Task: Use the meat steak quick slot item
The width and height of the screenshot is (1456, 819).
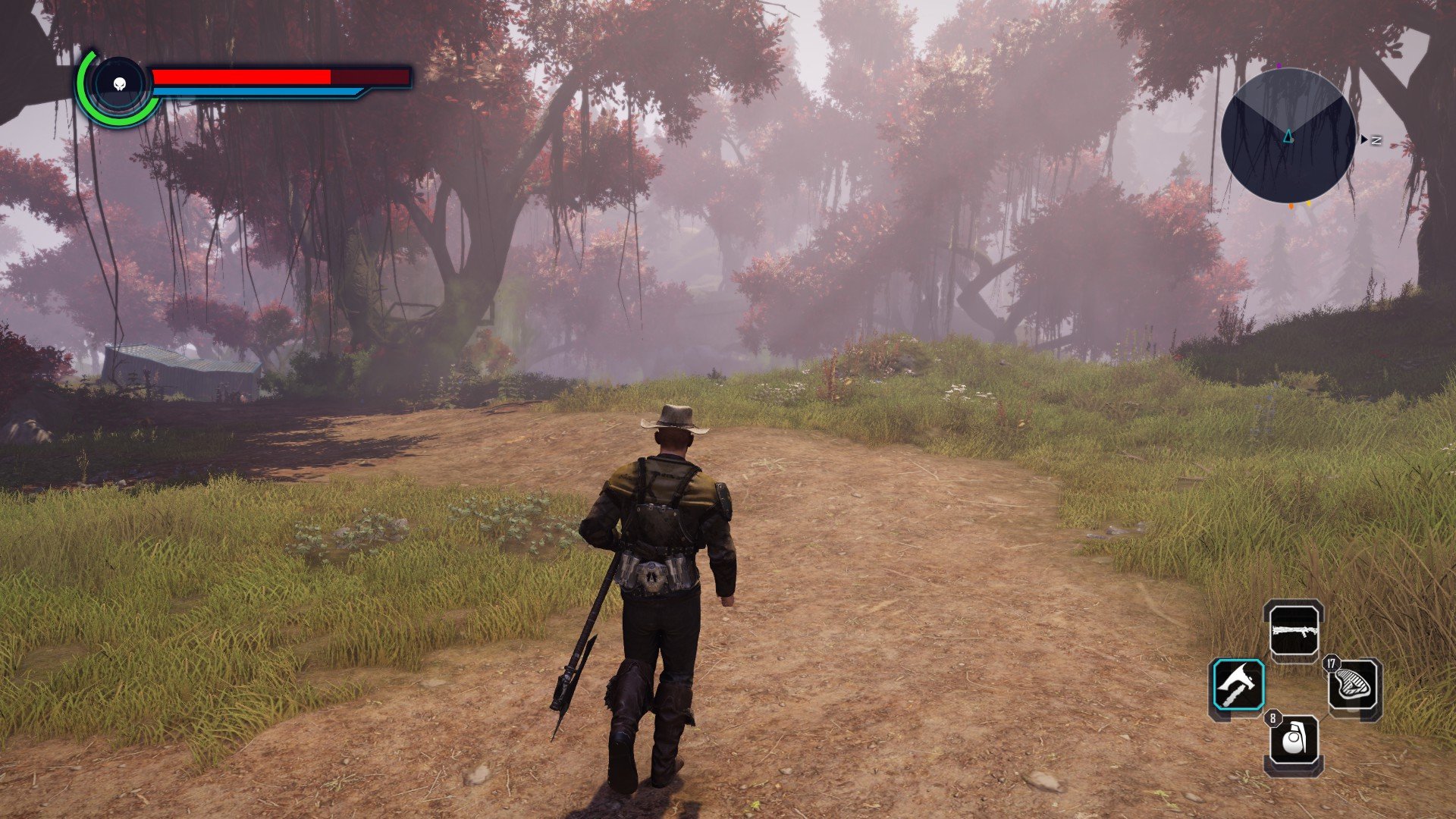Action: pyautogui.click(x=1354, y=686)
